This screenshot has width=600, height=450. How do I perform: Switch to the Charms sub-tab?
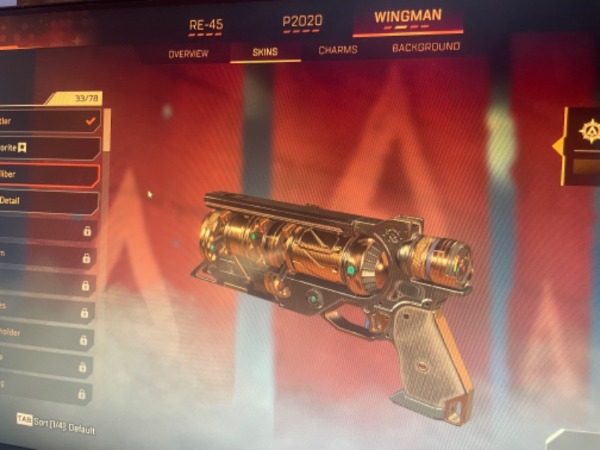coord(338,49)
